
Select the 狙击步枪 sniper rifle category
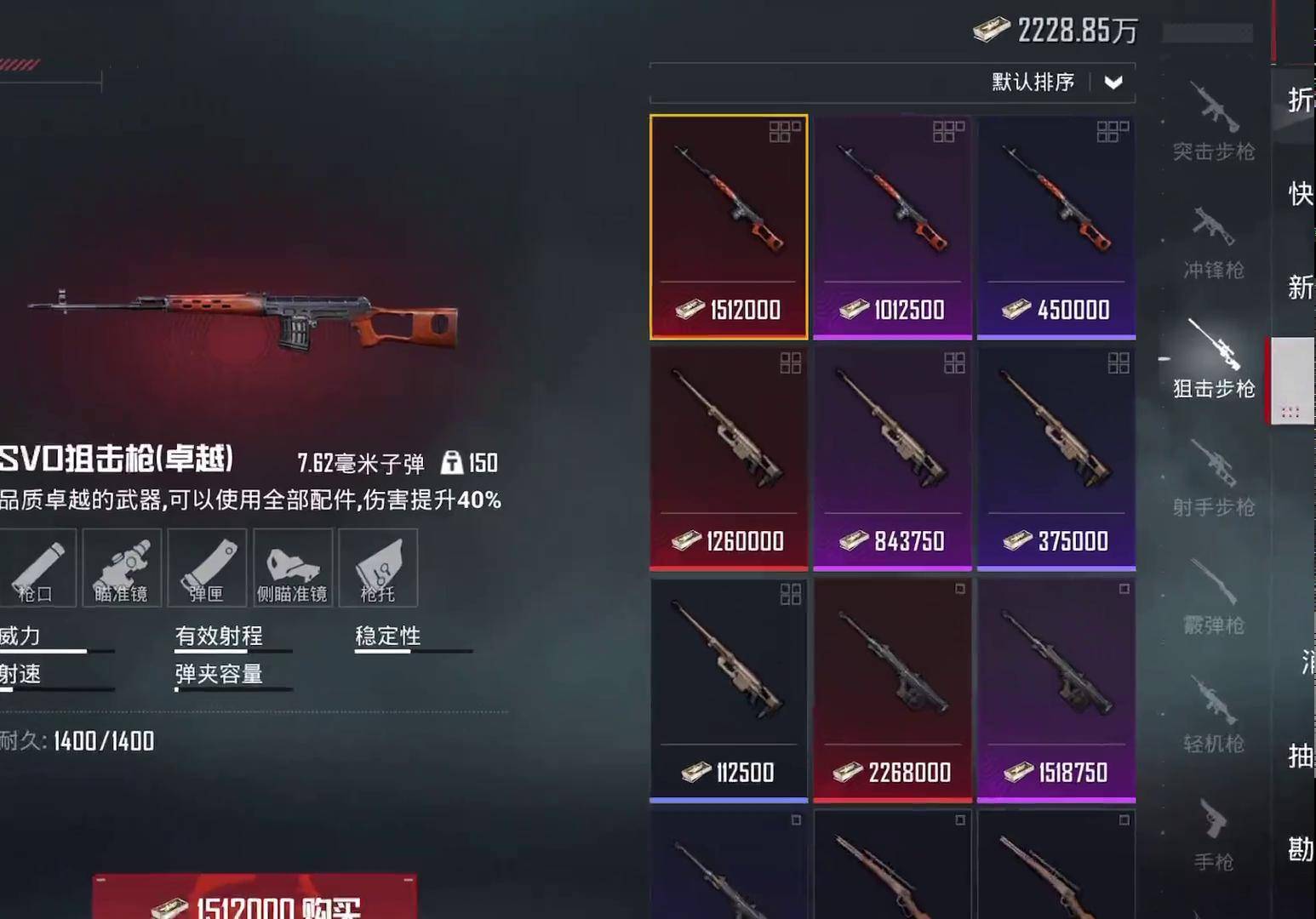click(1214, 360)
